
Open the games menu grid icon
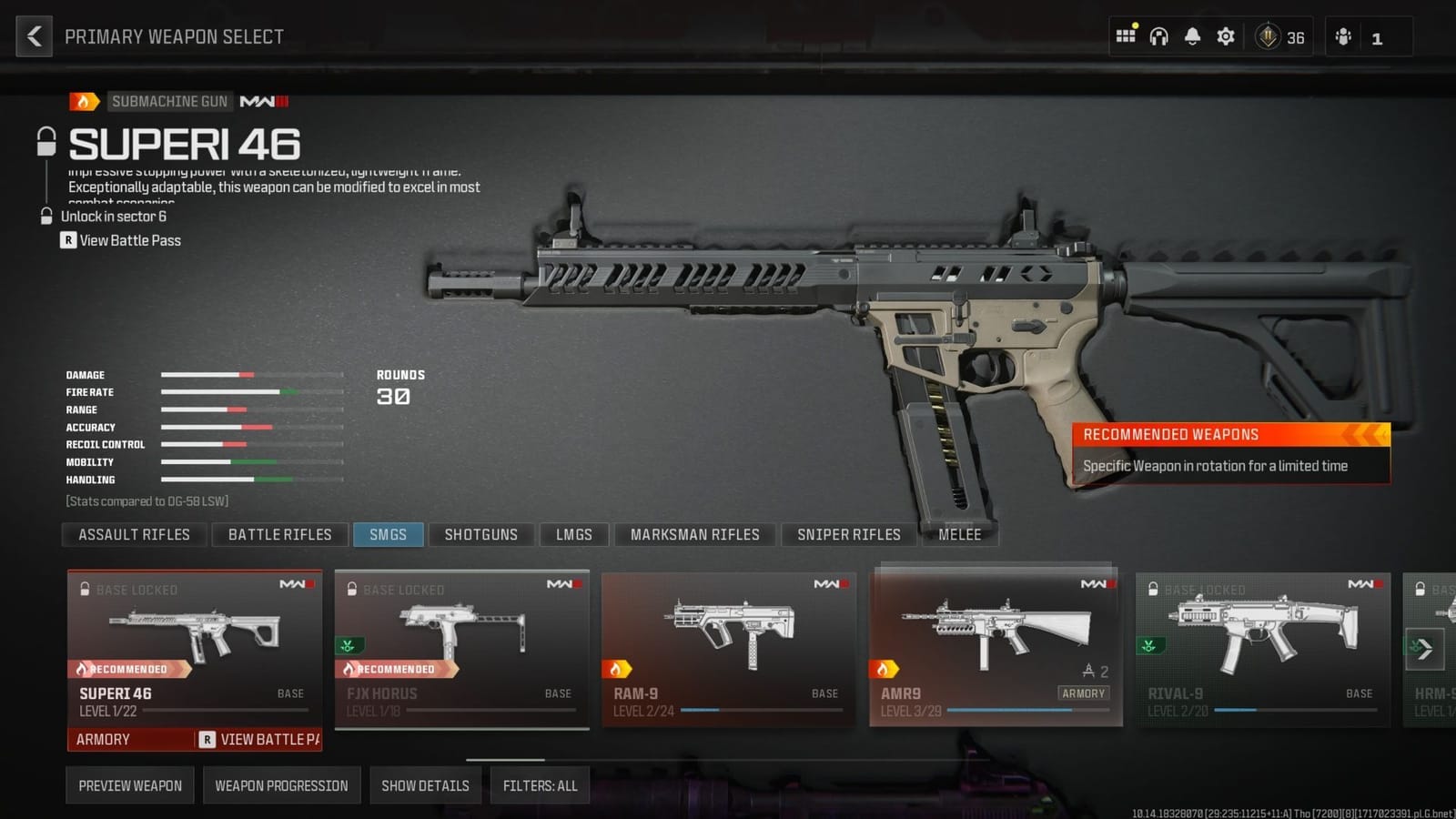(1126, 35)
